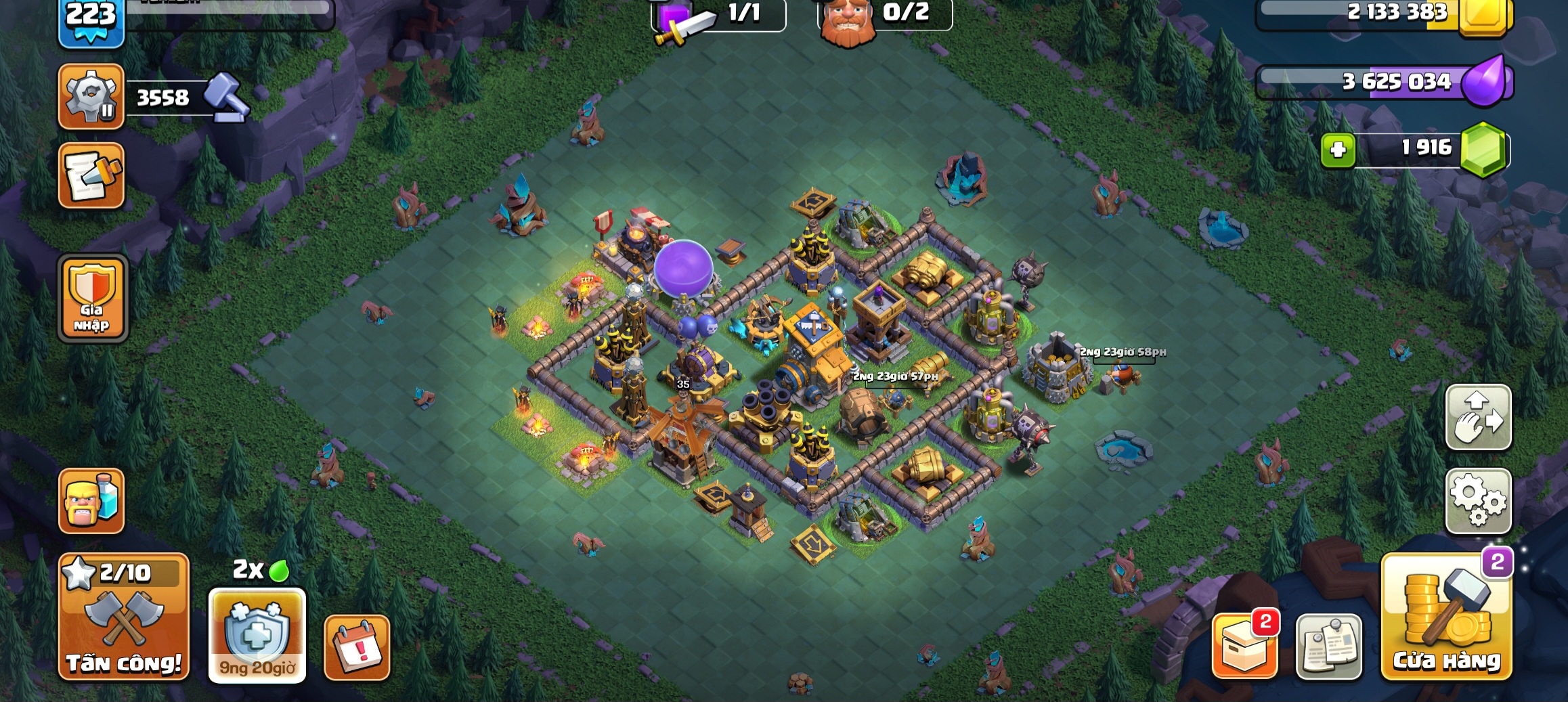The width and height of the screenshot is (1568, 702).
Task: Open the Clock Tower boost shield button
Action: pyautogui.click(x=257, y=634)
